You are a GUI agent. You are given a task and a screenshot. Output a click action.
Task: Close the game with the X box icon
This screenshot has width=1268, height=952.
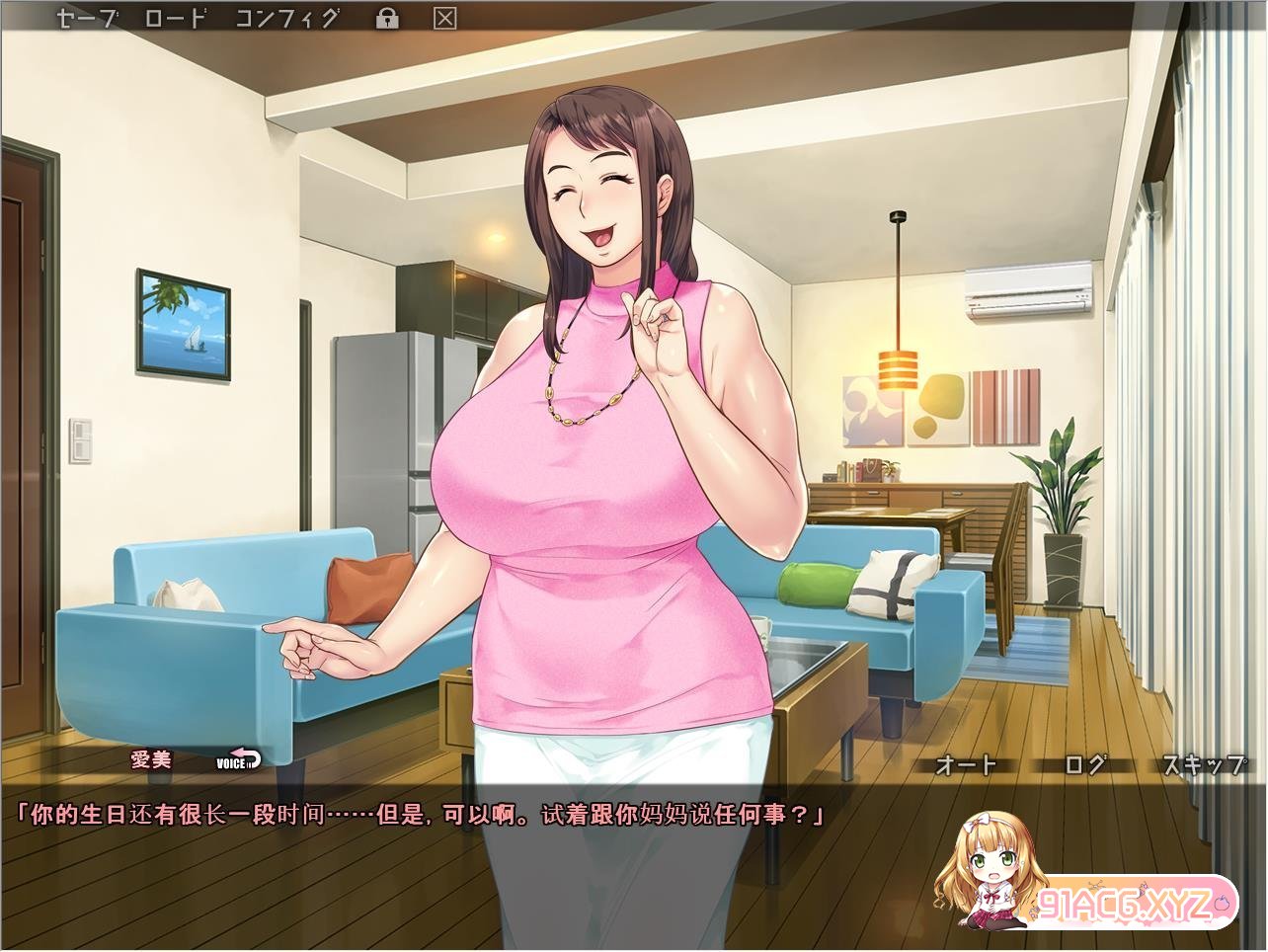click(445, 18)
